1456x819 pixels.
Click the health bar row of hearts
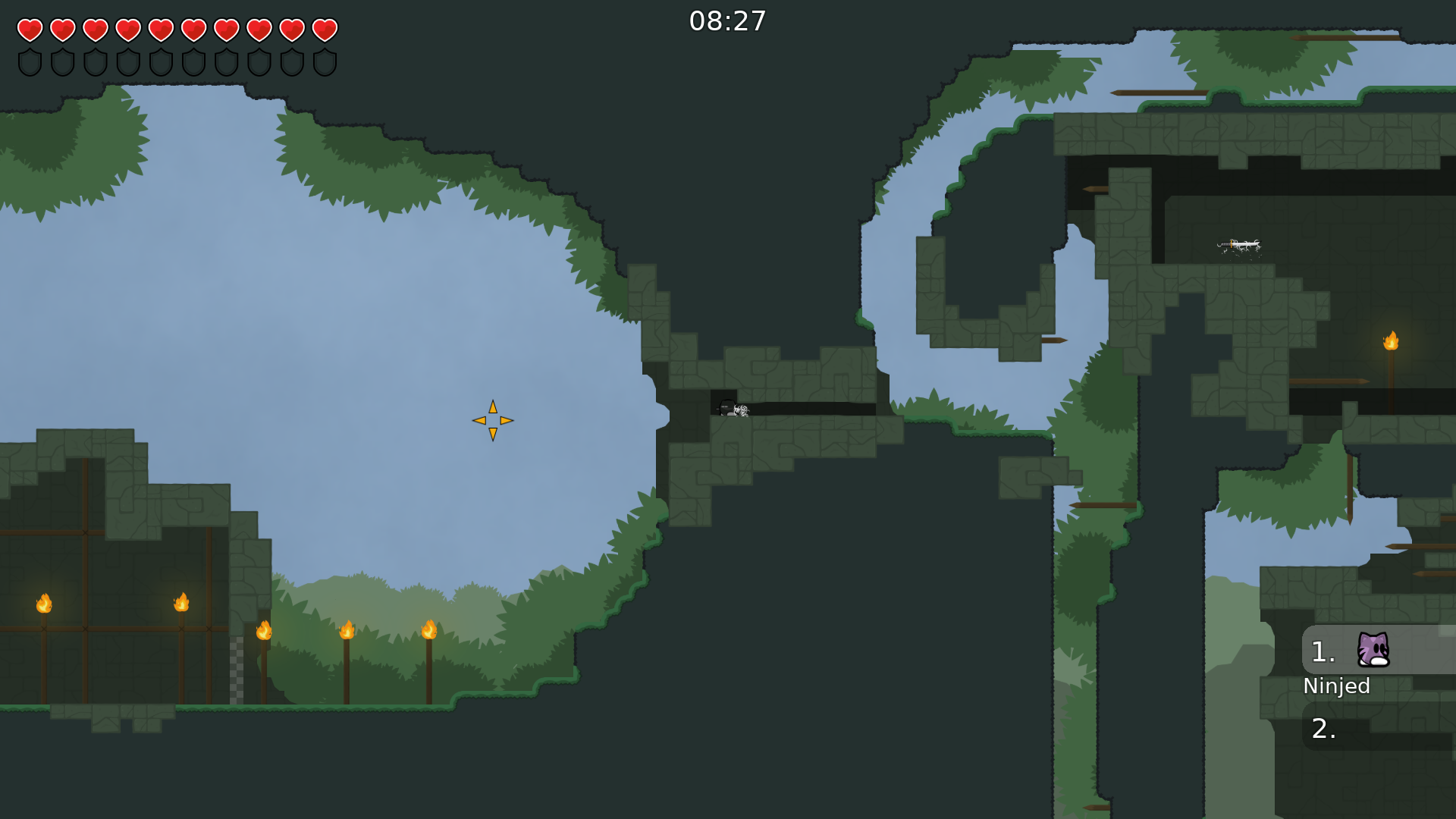(176, 30)
